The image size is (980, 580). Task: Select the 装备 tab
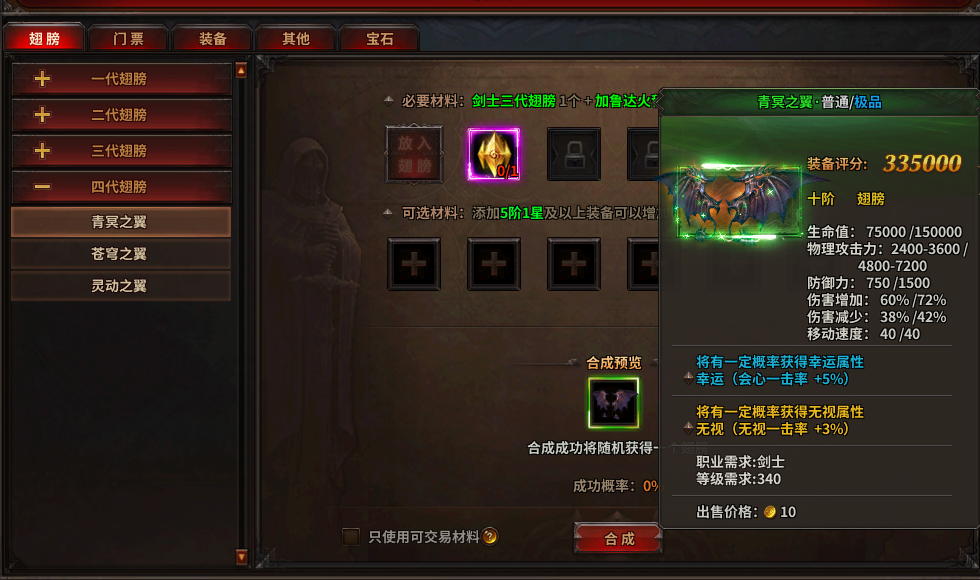click(212, 39)
